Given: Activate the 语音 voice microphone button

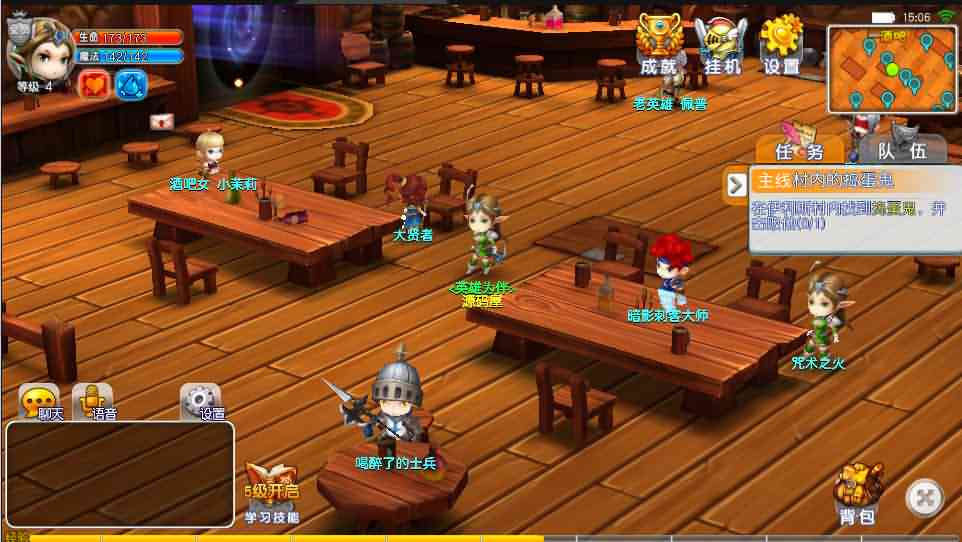Looking at the screenshot, I should pyautogui.click(x=93, y=402).
